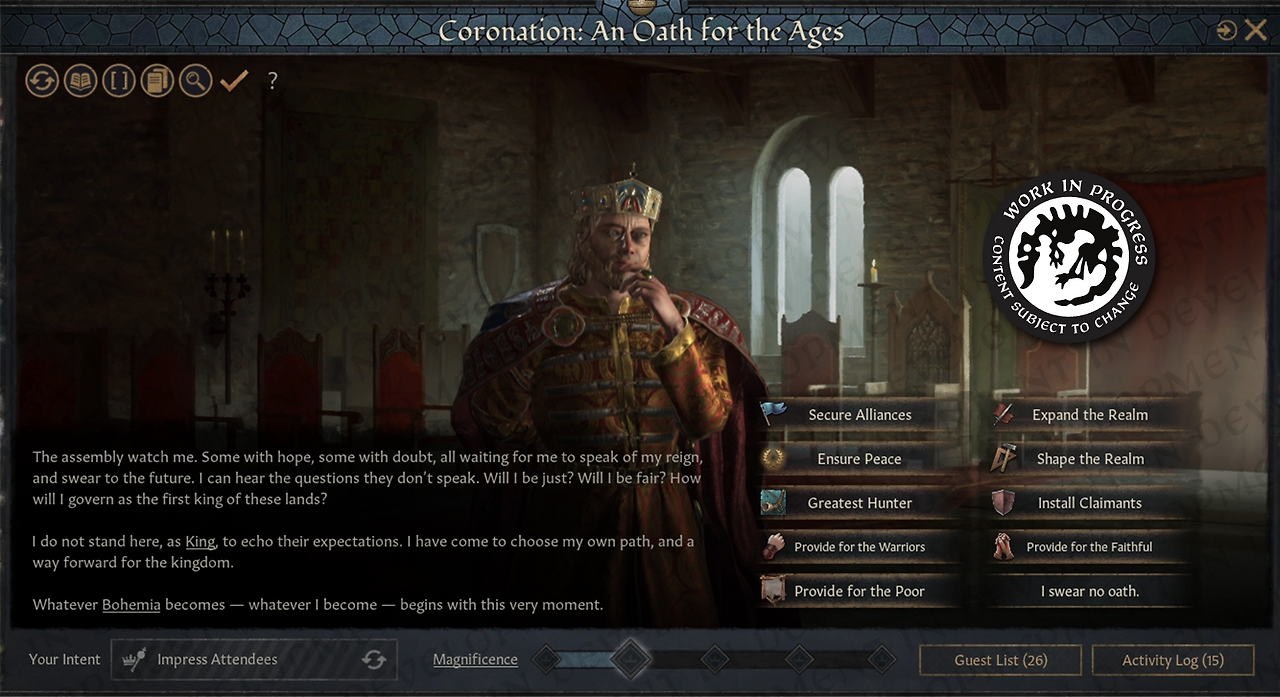
Task: Click the magnifying glass debug icon
Action: point(195,81)
